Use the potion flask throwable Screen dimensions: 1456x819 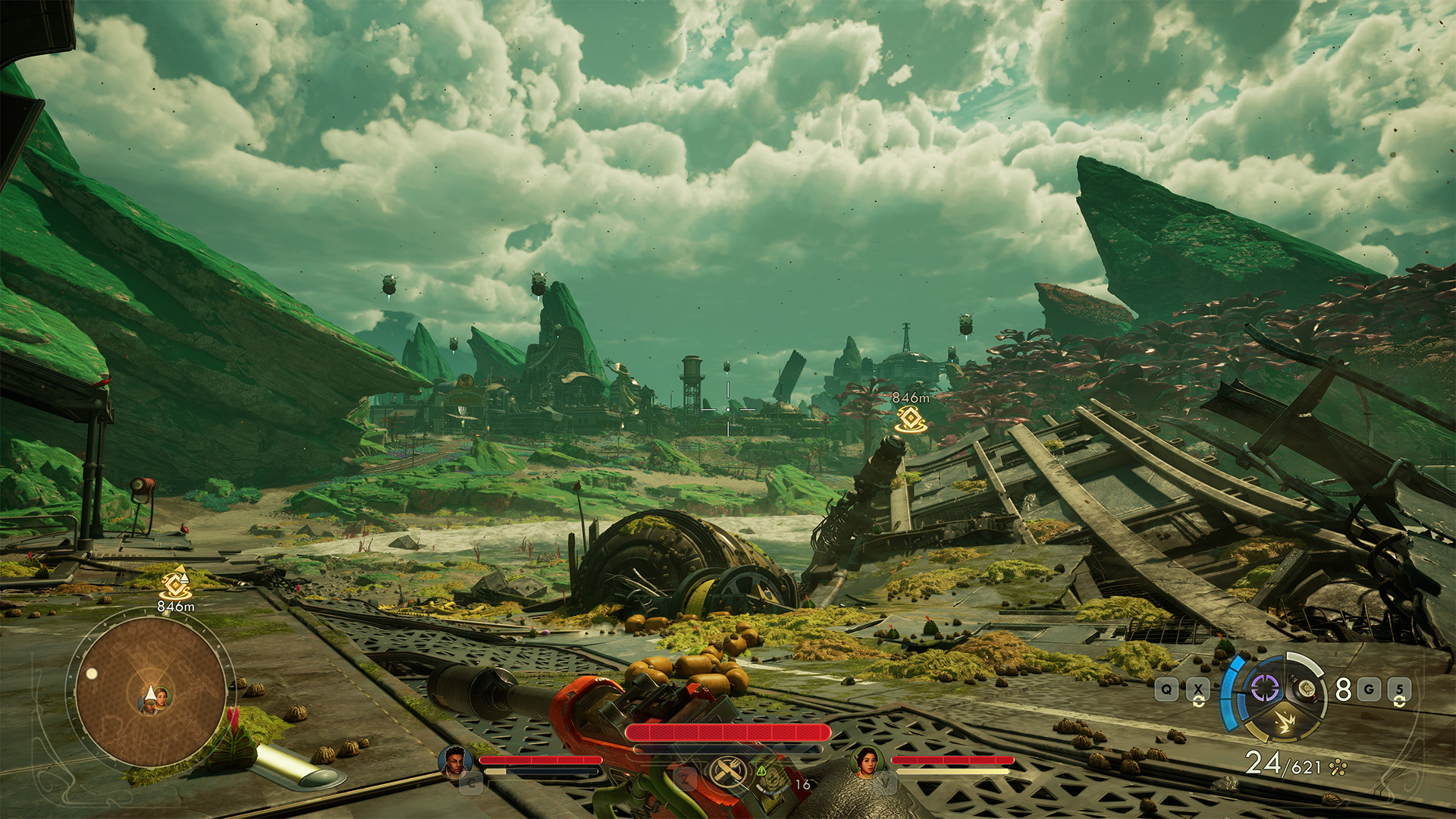pyautogui.click(x=1305, y=689)
